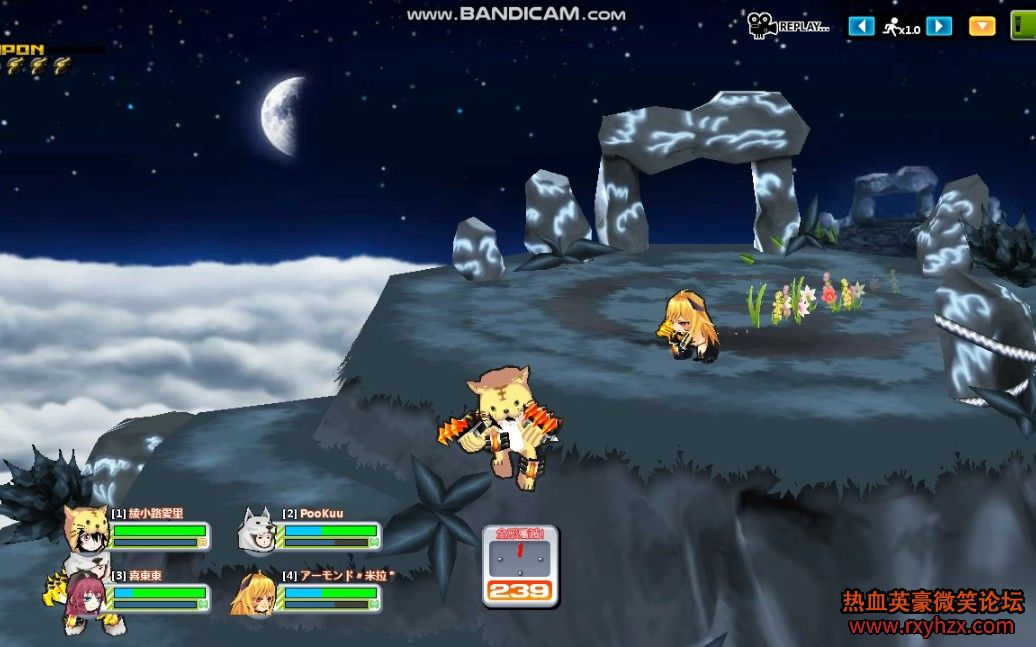Click the 239 countdown panel

(x=520, y=566)
